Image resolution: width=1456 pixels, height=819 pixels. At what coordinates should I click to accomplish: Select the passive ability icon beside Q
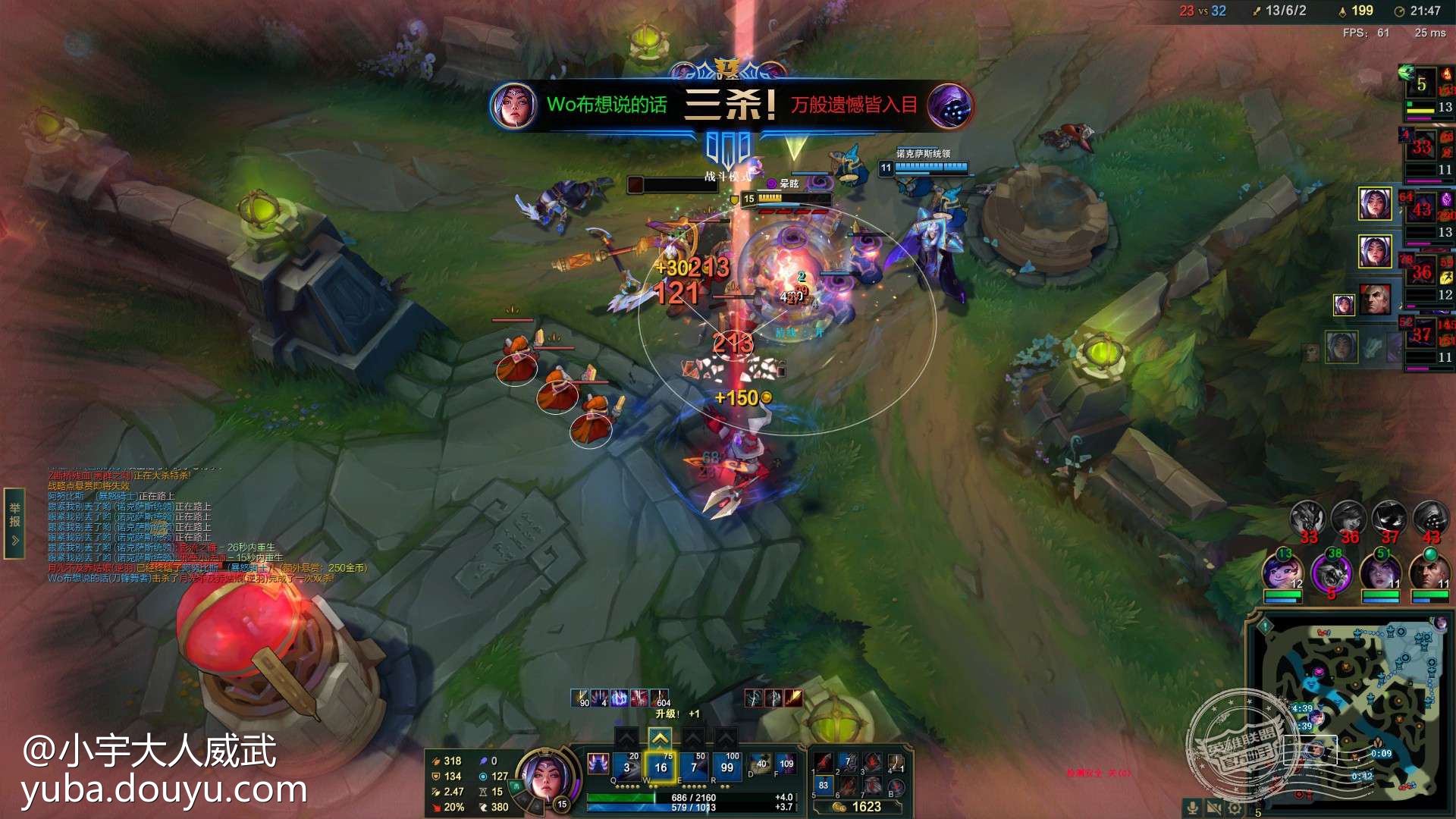point(598,763)
